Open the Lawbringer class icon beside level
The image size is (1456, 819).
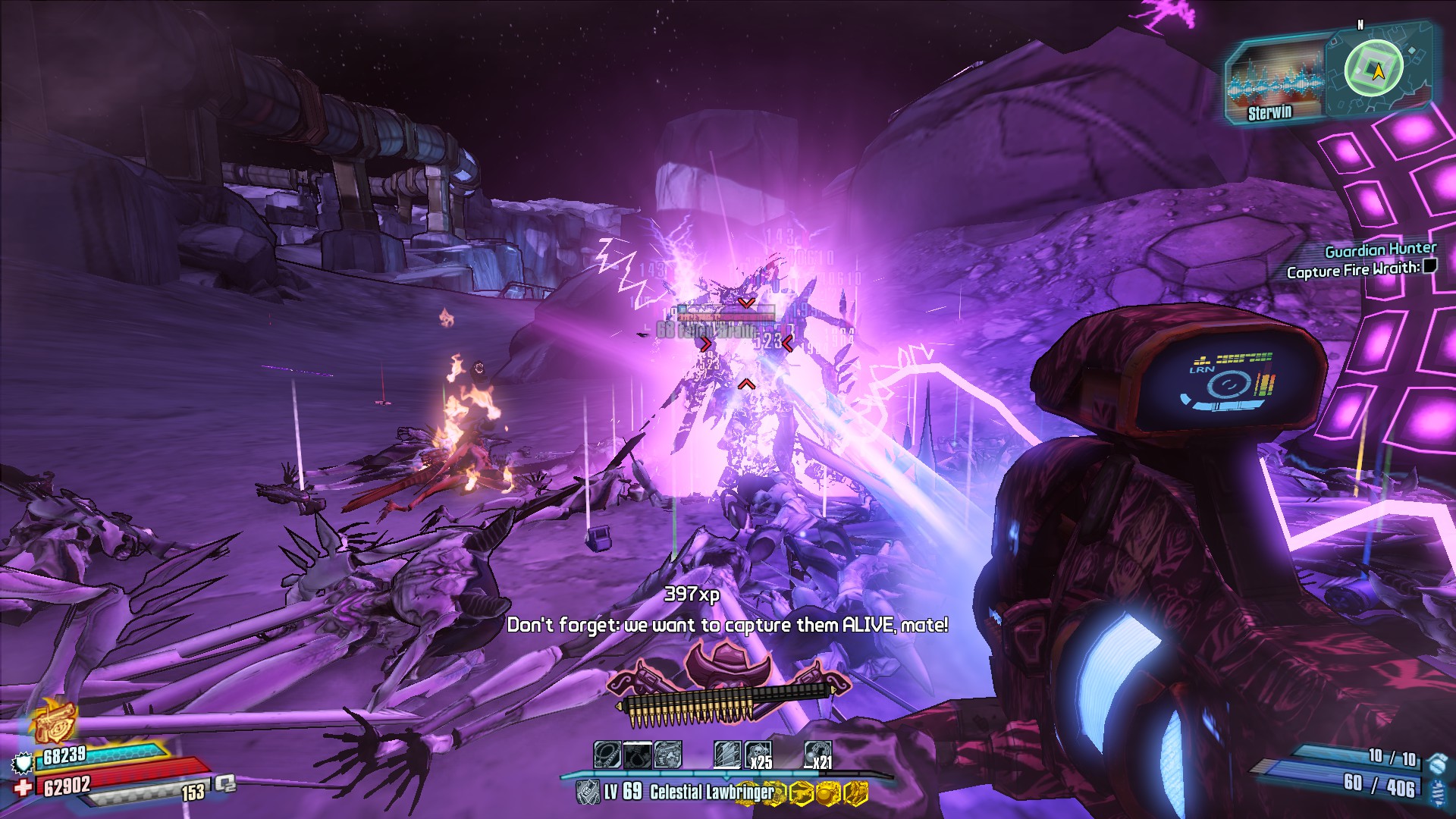(x=588, y=792)
